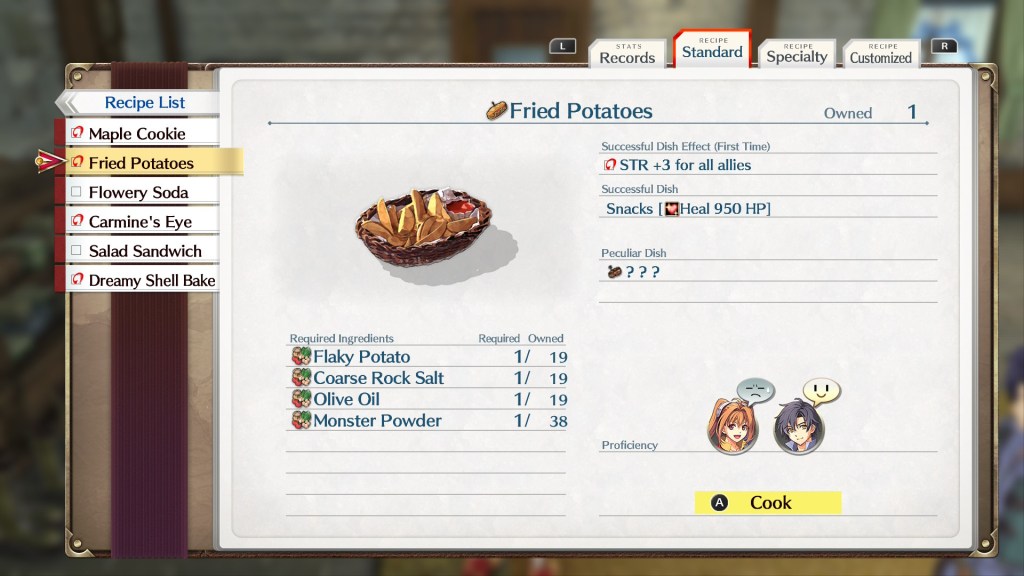Viewport: 1024px width, 576px height.
Task: Select the Flowery Soda recipe
Action: pyautogui.click(x=138, y=192)
